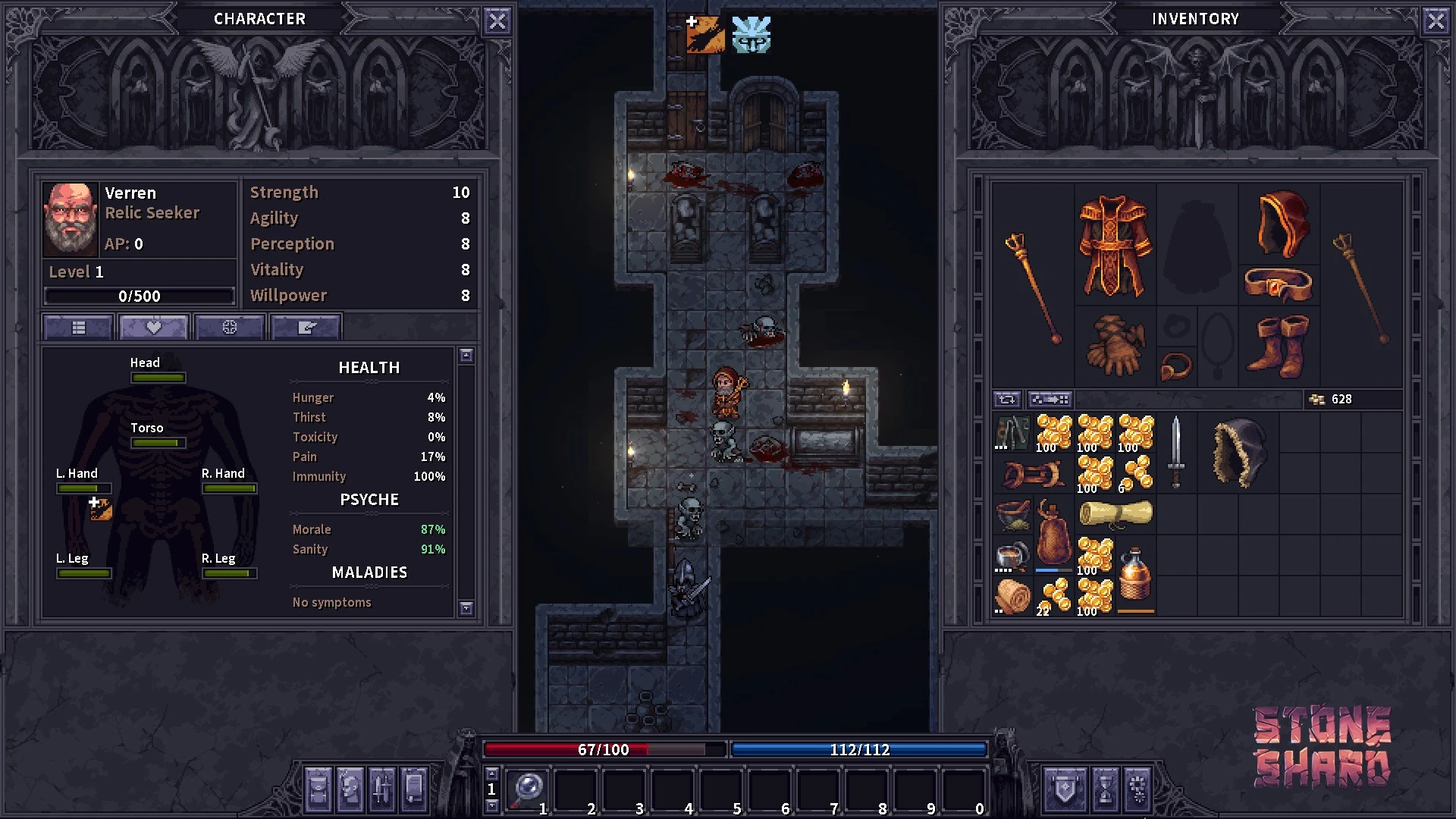Close the Character panel
1456x819 pixels.
(x=497, y=21)
